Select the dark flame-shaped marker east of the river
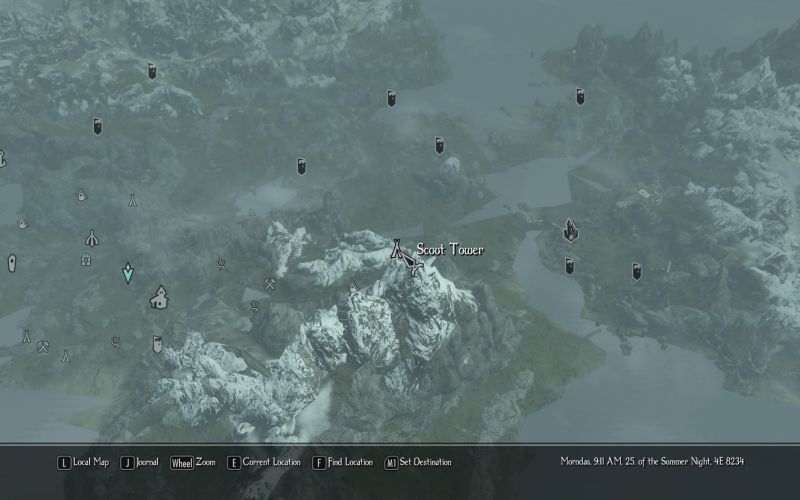 [571, 231]
